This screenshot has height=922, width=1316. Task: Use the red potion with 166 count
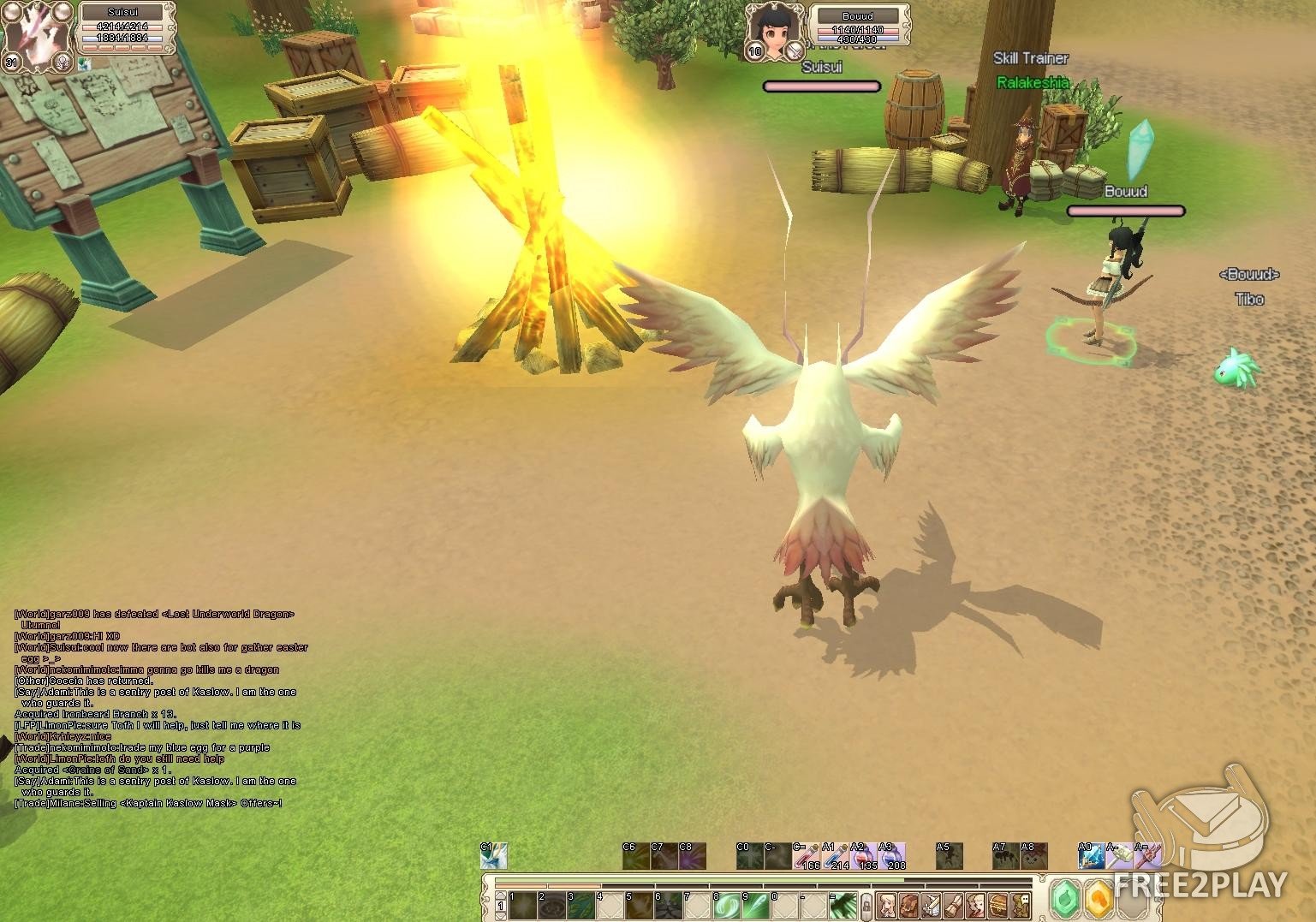pos(807,856)
